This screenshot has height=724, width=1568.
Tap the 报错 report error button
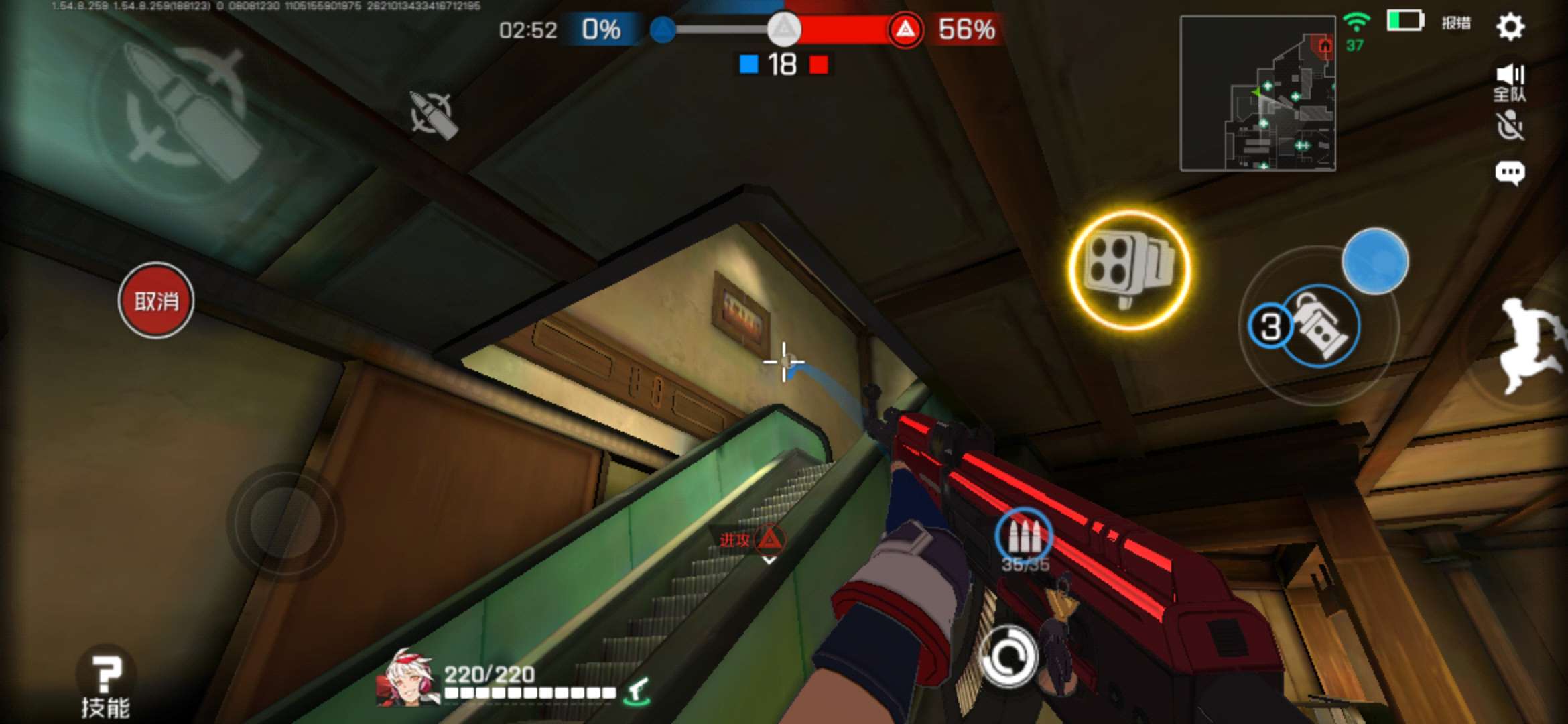(x=1456, y=23)
